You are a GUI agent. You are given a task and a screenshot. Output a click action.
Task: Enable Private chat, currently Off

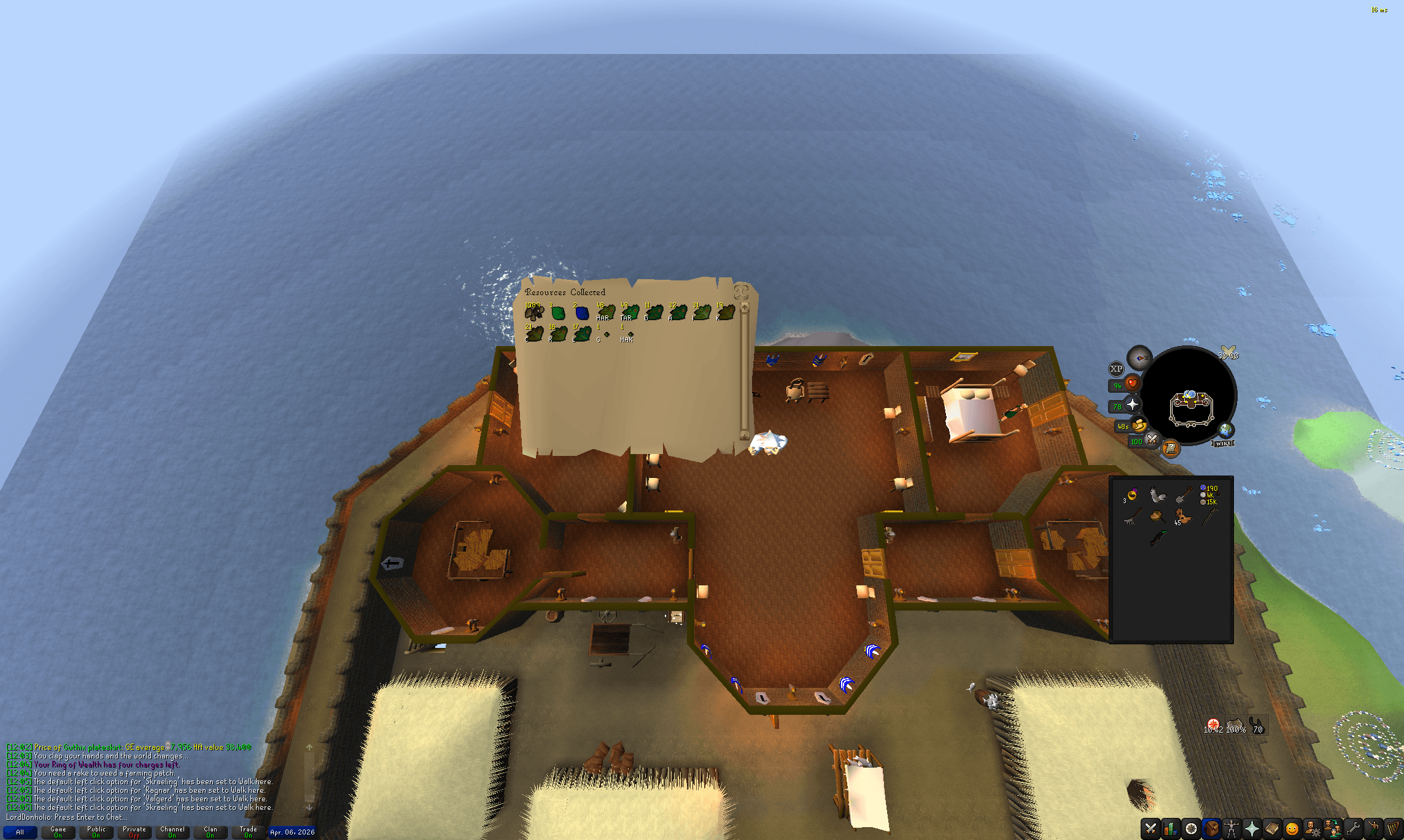[x=134, y=831]
